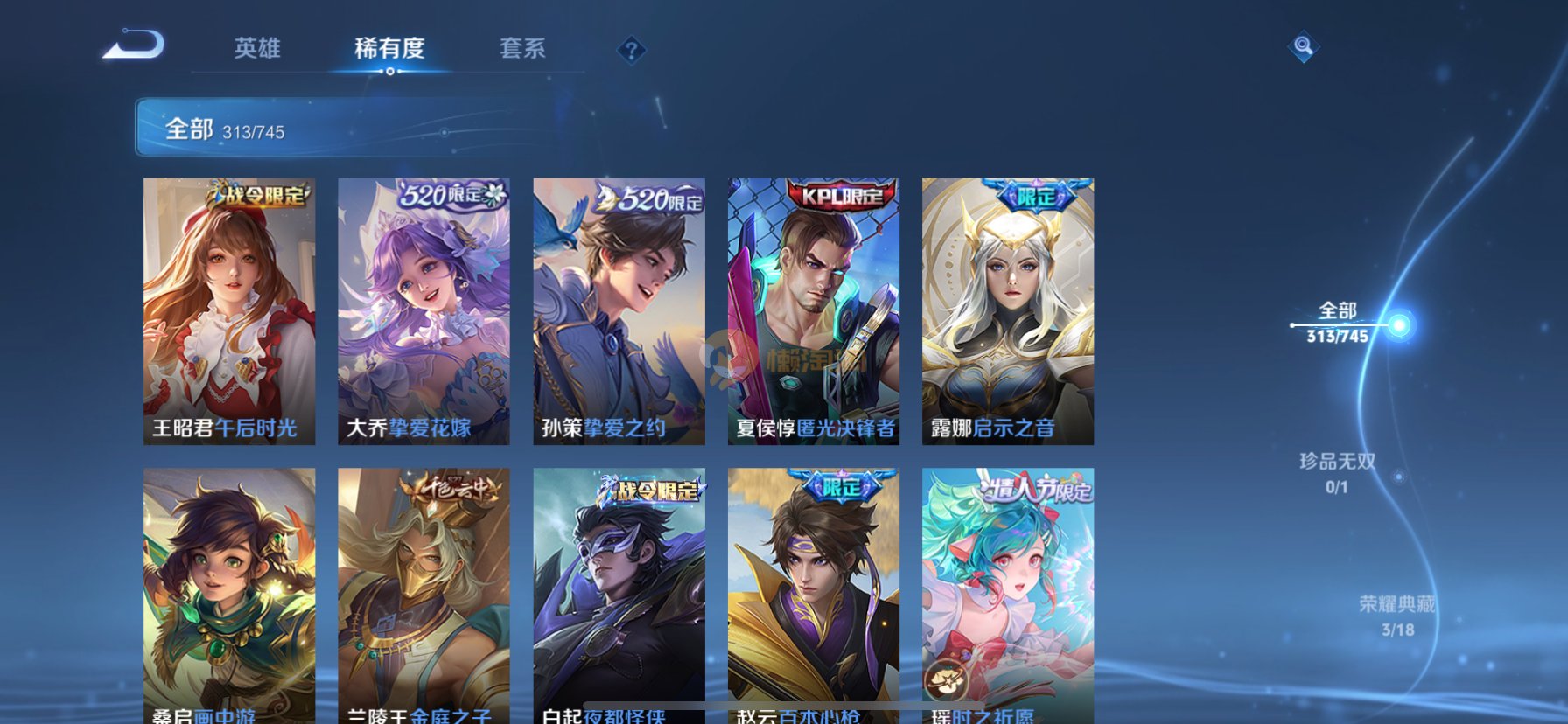Image resolution: width=1568 pixels, height=724 pixels.
Task: Switch to the 英雄 tab
Action: [x=257, y=48]
